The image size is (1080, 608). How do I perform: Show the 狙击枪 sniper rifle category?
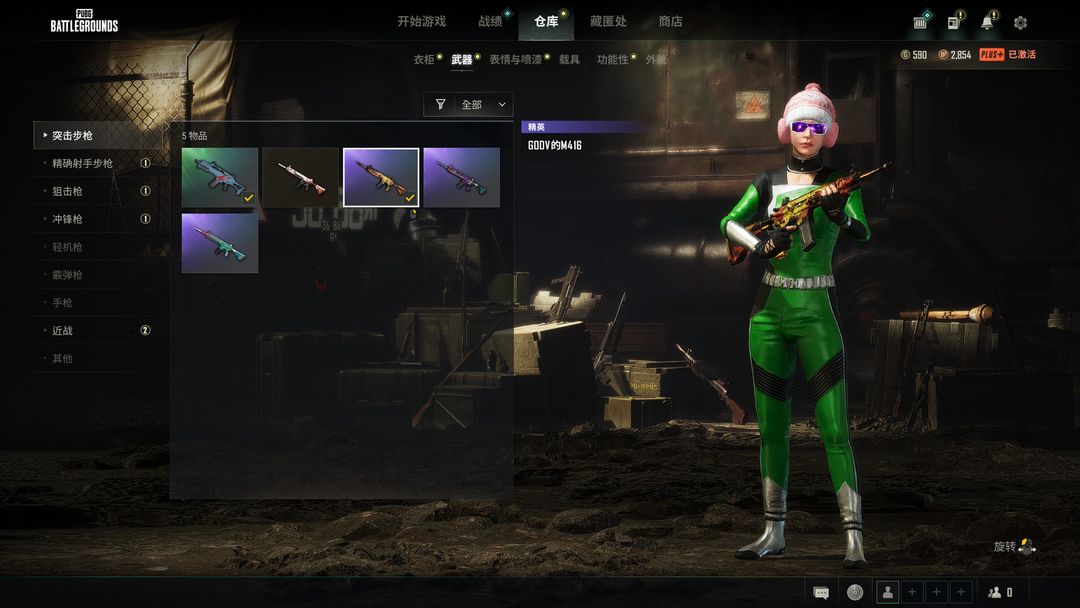point(67,191)
